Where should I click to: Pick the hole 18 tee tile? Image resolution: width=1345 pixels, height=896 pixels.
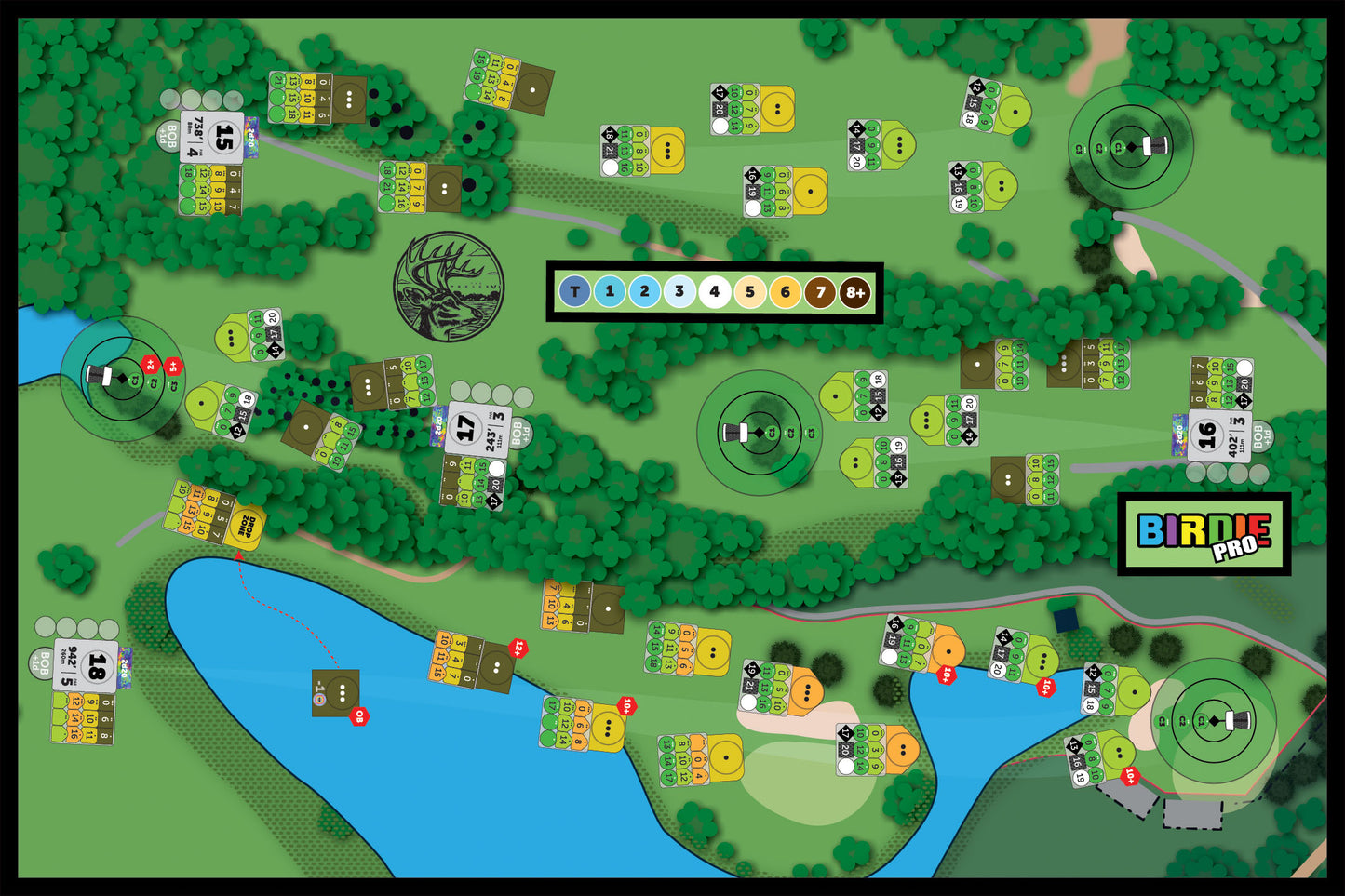click(87, 665)
